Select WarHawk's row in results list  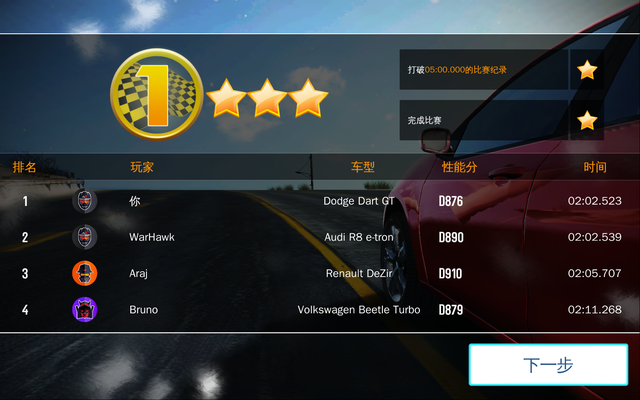click(320, 237)
